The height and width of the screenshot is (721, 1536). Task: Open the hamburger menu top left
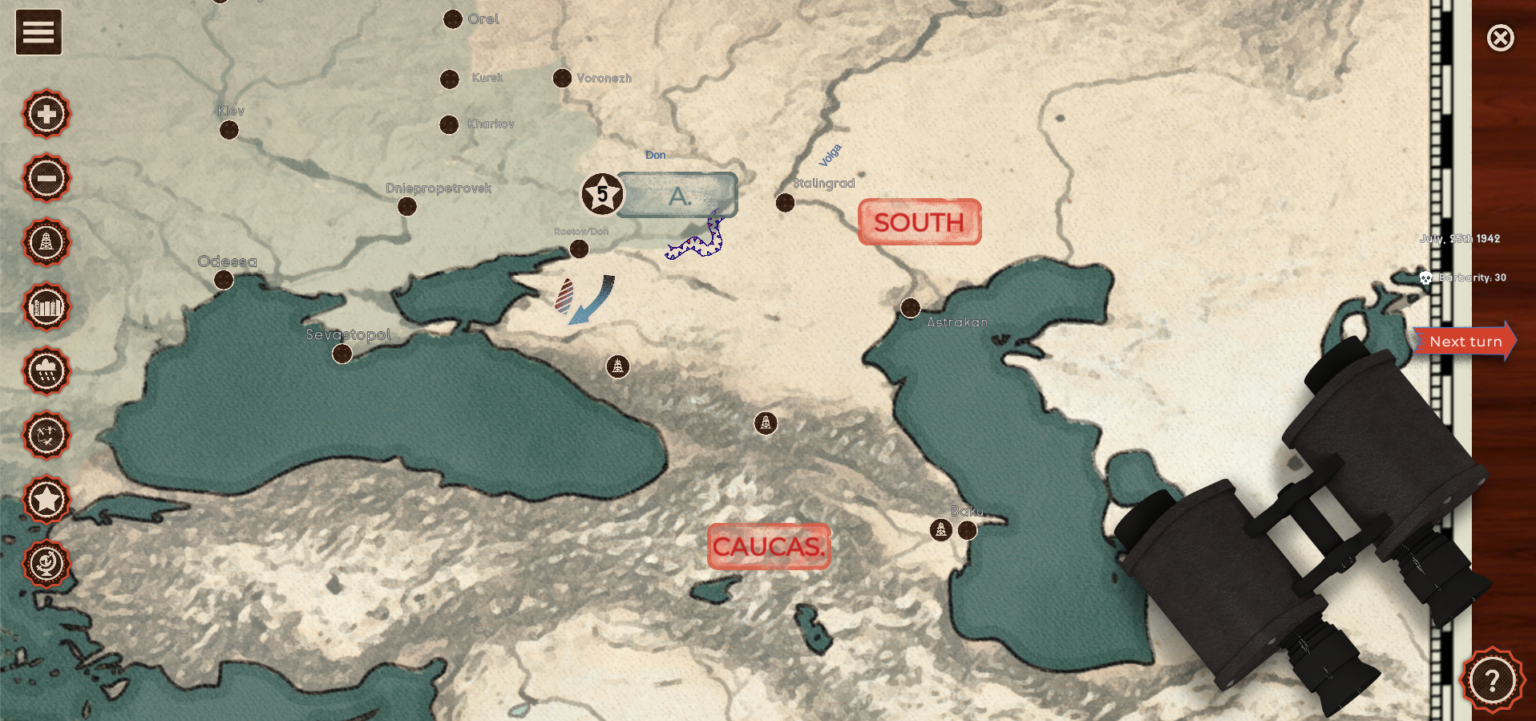click(38, 31)
